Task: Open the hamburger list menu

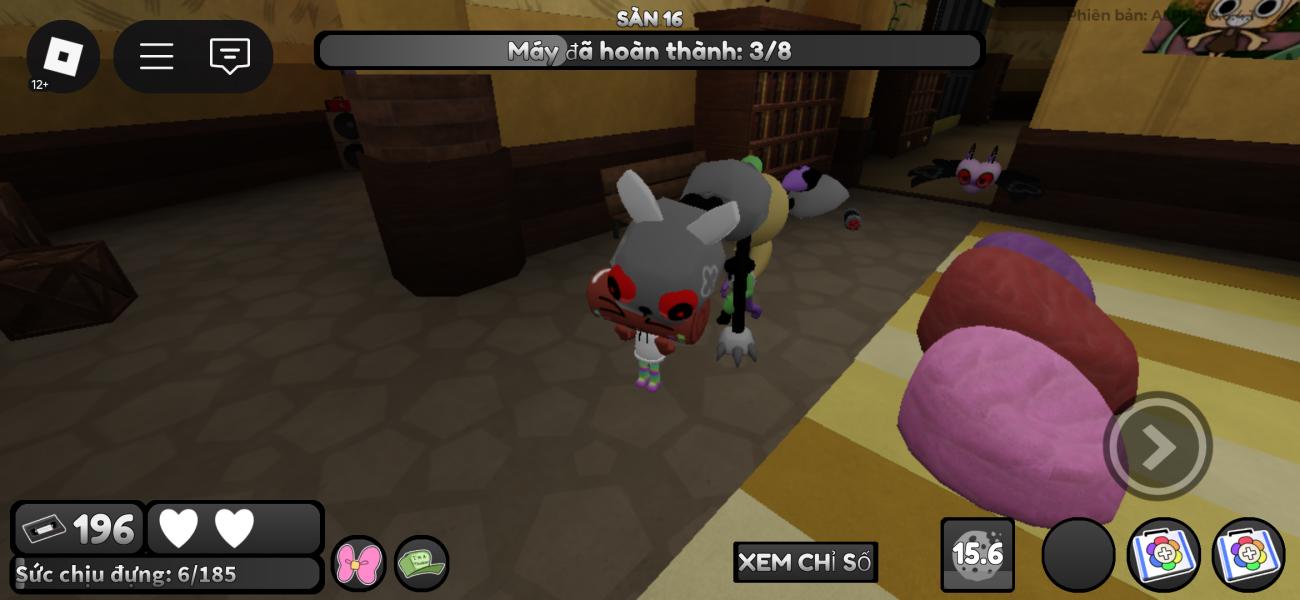Action: point(156,56)
